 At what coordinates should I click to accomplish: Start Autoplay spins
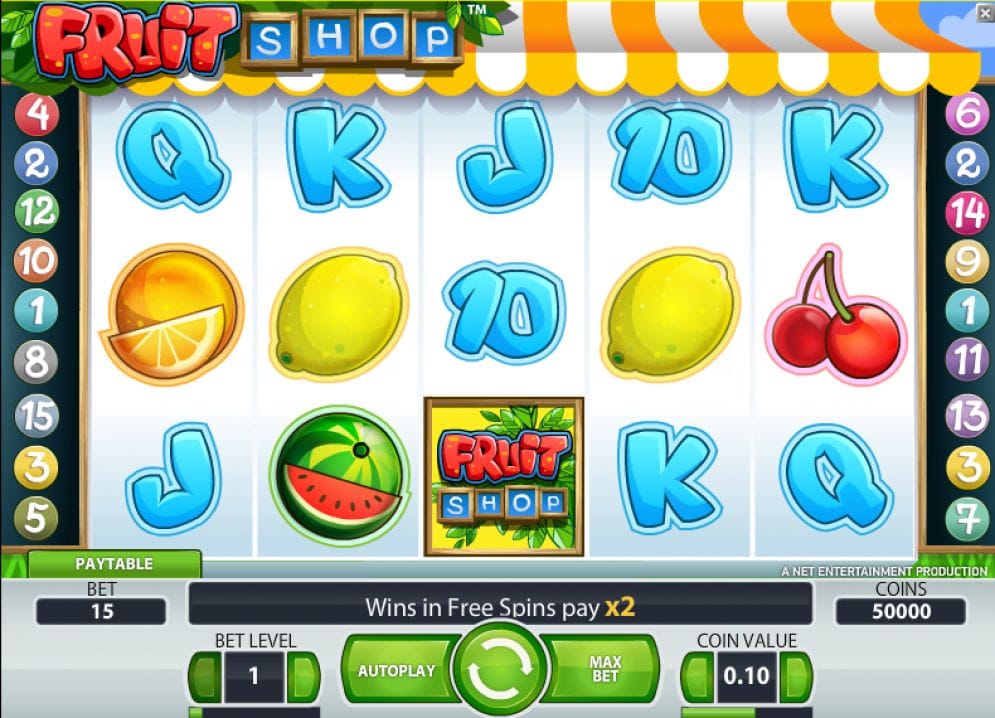(x=396, y=670)
